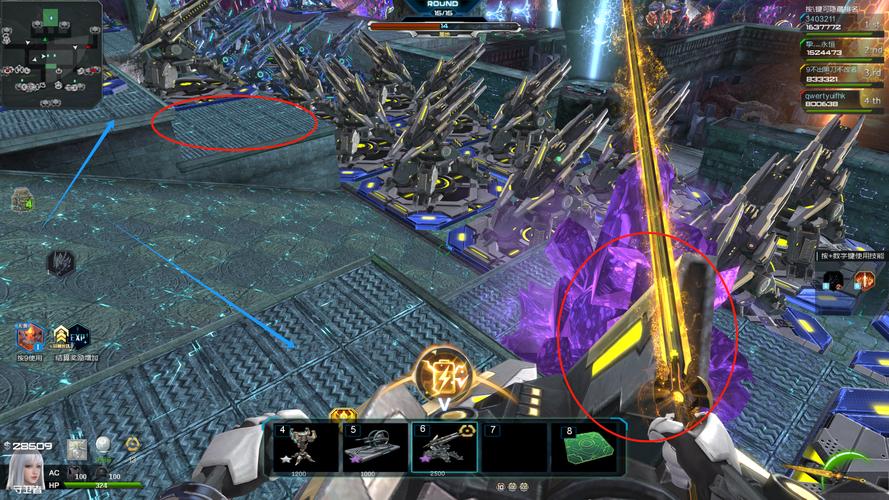889x500 pixels.
Task: Choose the slot 5 ballista turret
Action: [374, 446]
